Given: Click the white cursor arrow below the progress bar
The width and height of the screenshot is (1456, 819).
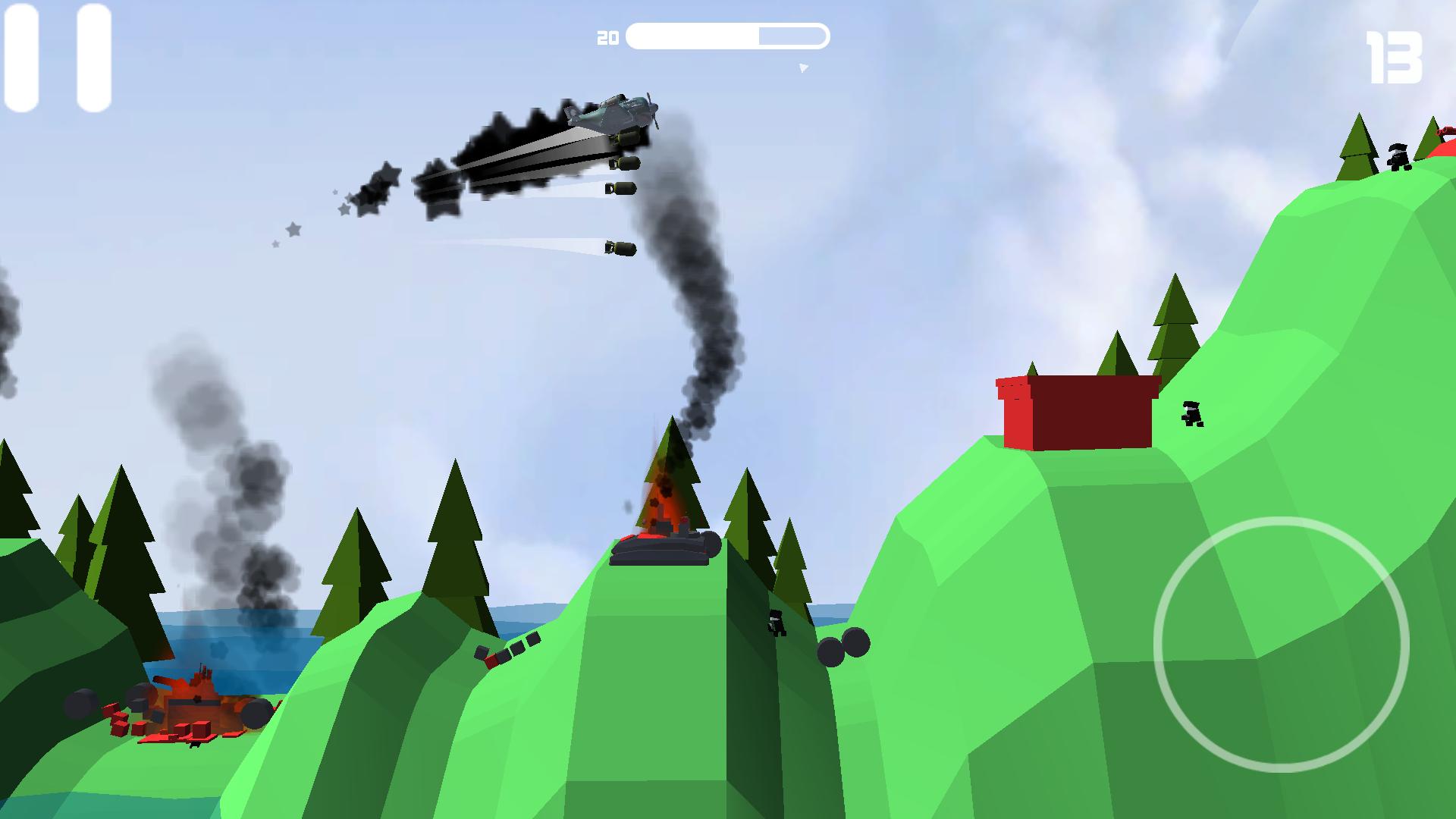Looking at the screenshot, I should [802, 68].
